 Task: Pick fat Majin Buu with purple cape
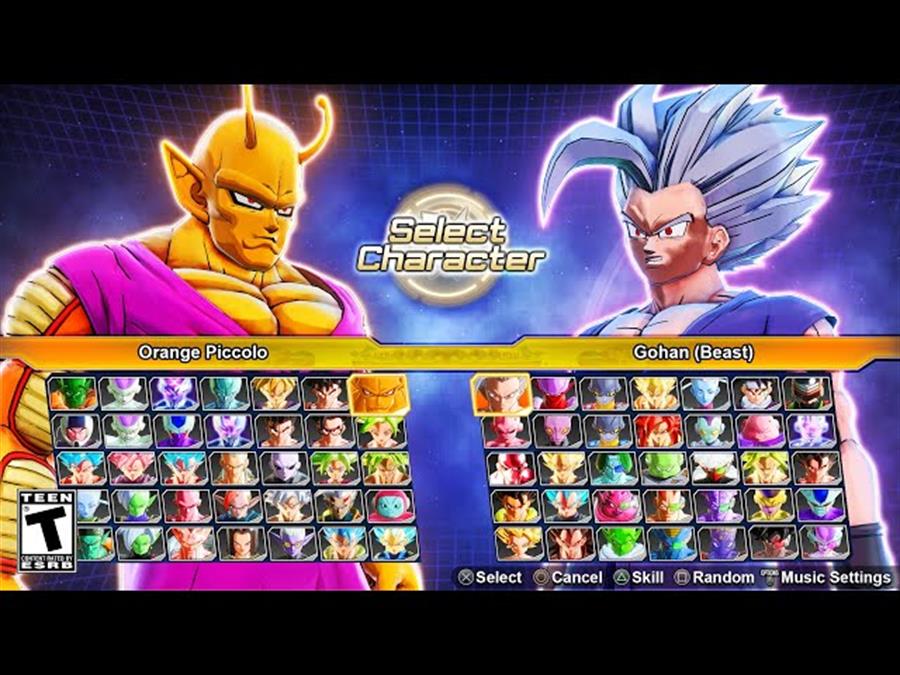click(x=759, y=430)
